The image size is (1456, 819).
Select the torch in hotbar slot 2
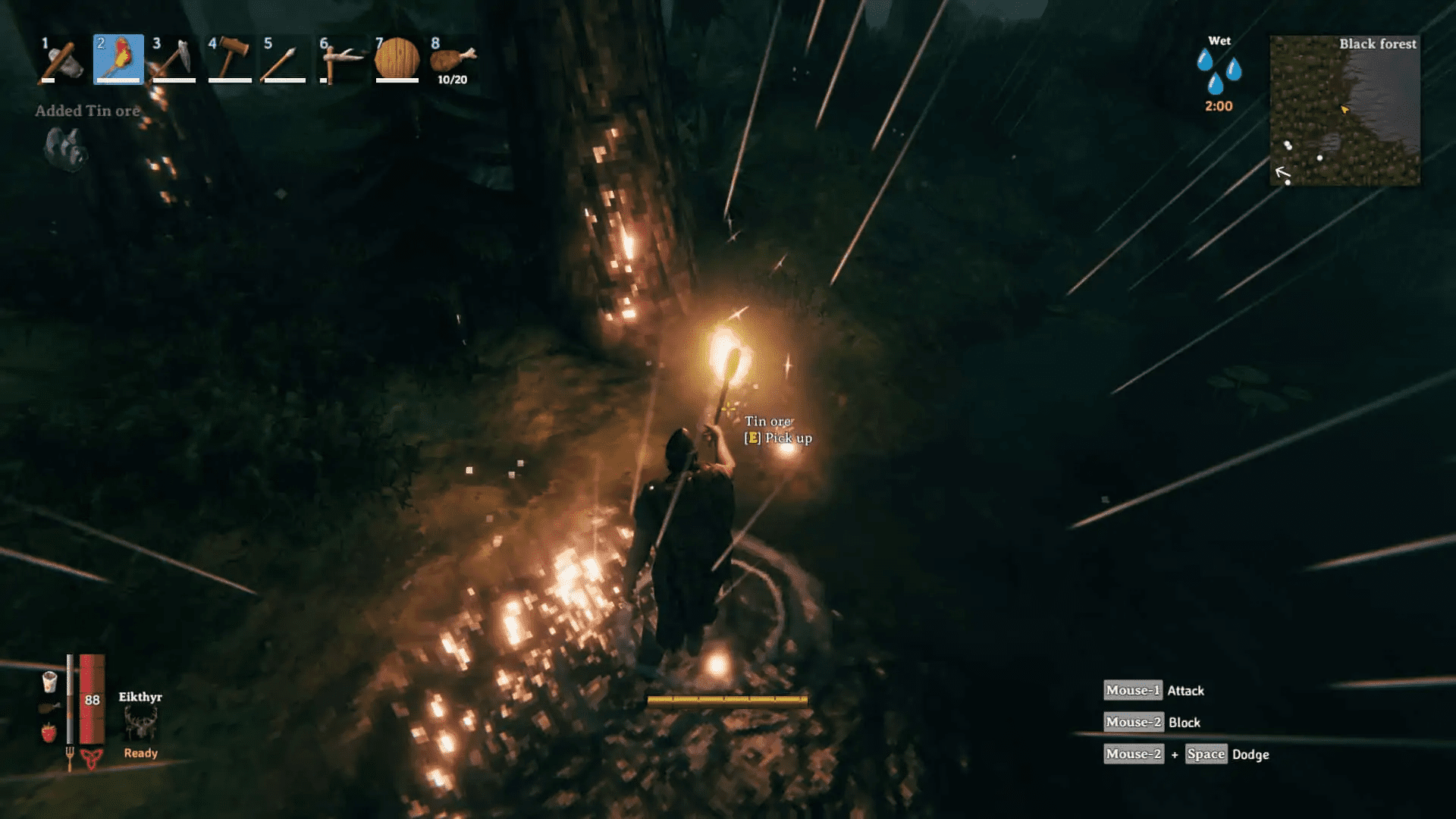(x=118, y=61)
